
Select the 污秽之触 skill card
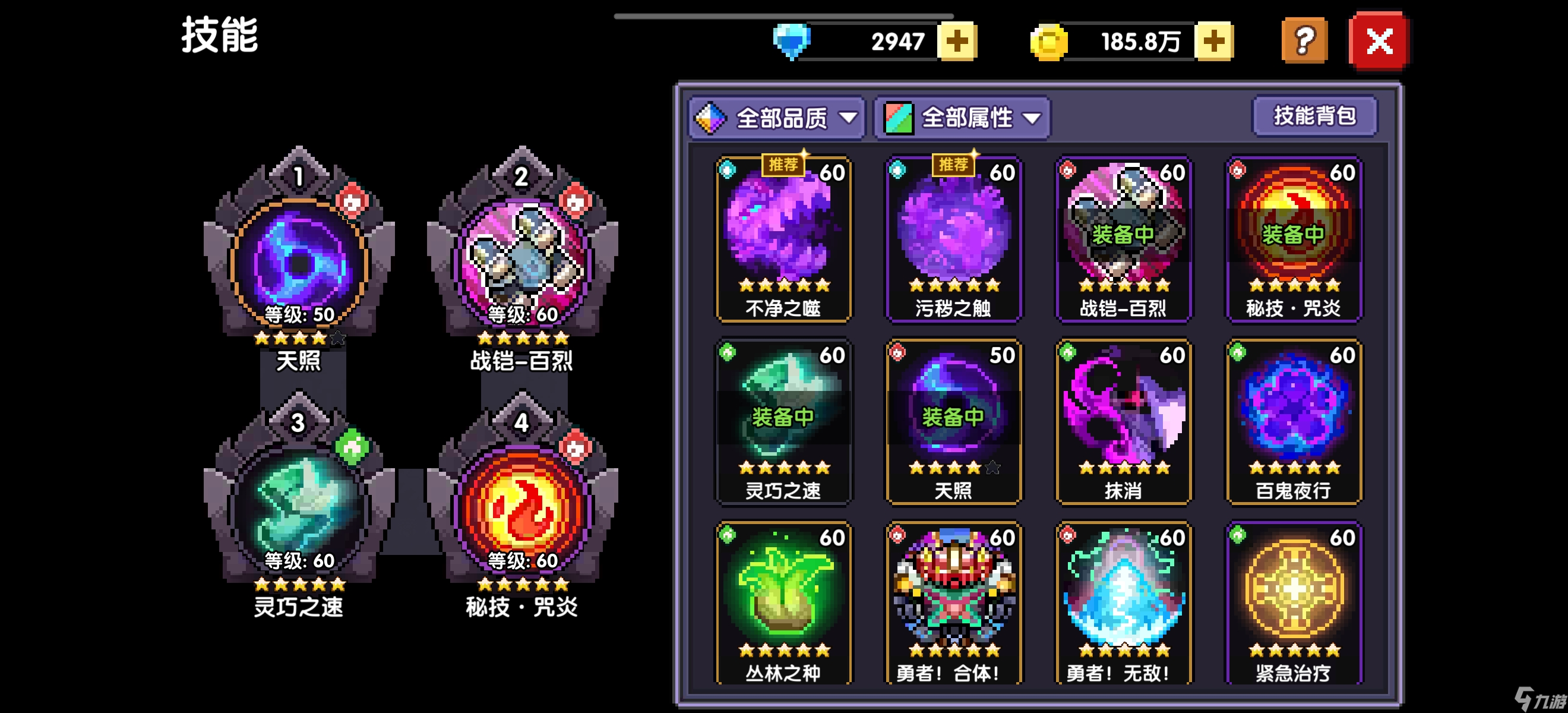pyautogui.click(x=954, y=241)
